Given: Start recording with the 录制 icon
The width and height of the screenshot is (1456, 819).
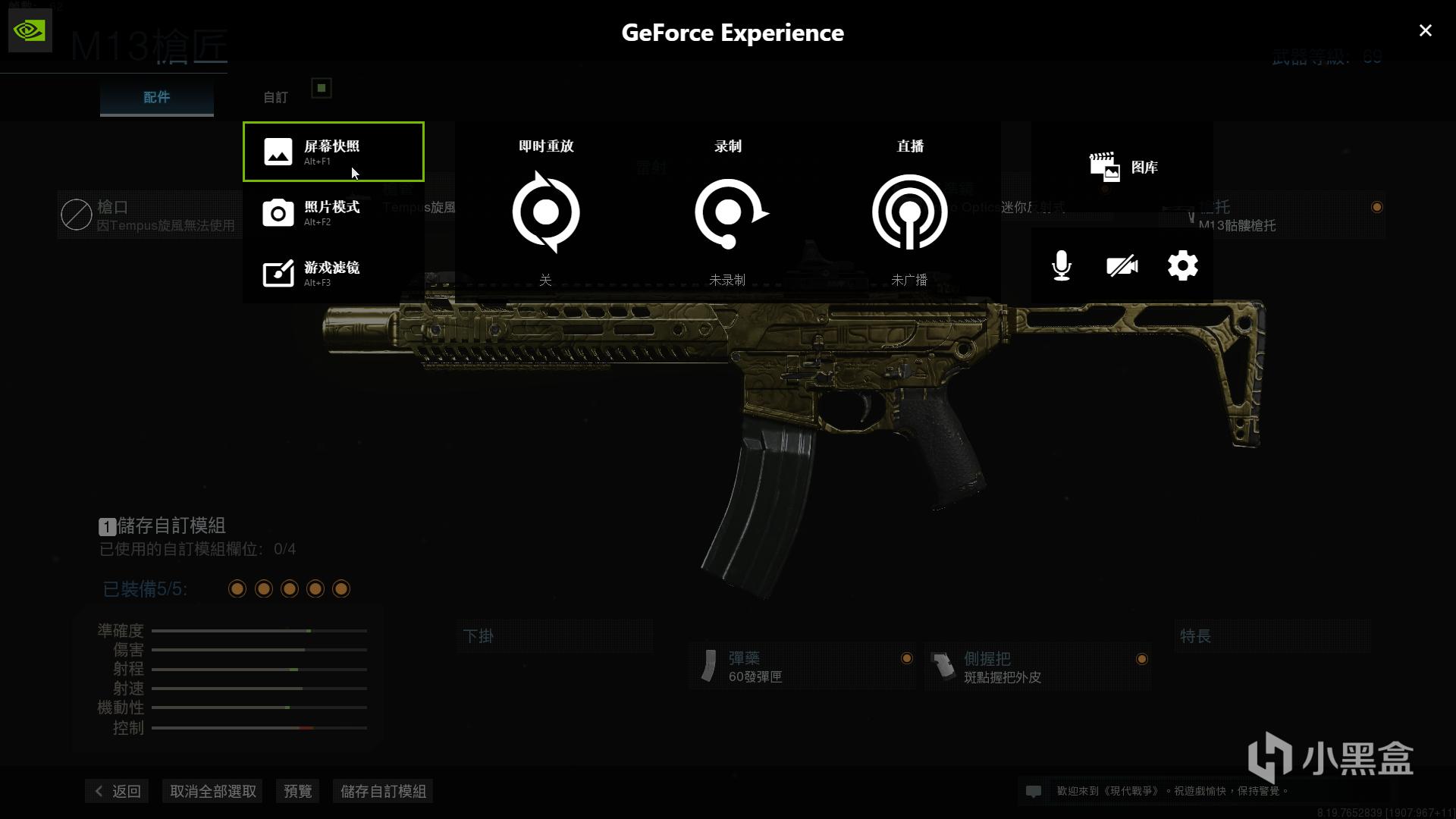Looking at the screenshot, I should pyautogui.click(x=728, y=212).
